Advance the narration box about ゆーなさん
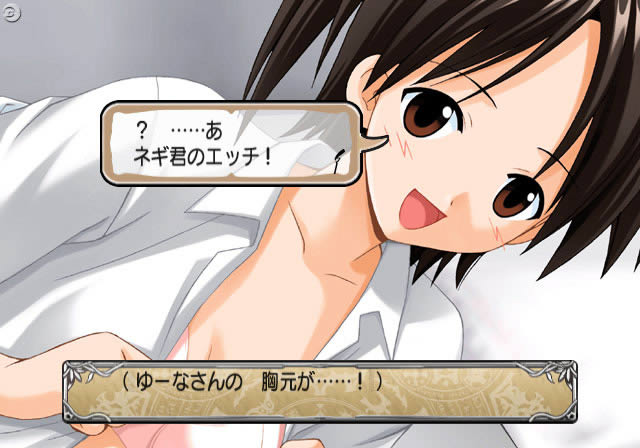 (x=319, y=391)
